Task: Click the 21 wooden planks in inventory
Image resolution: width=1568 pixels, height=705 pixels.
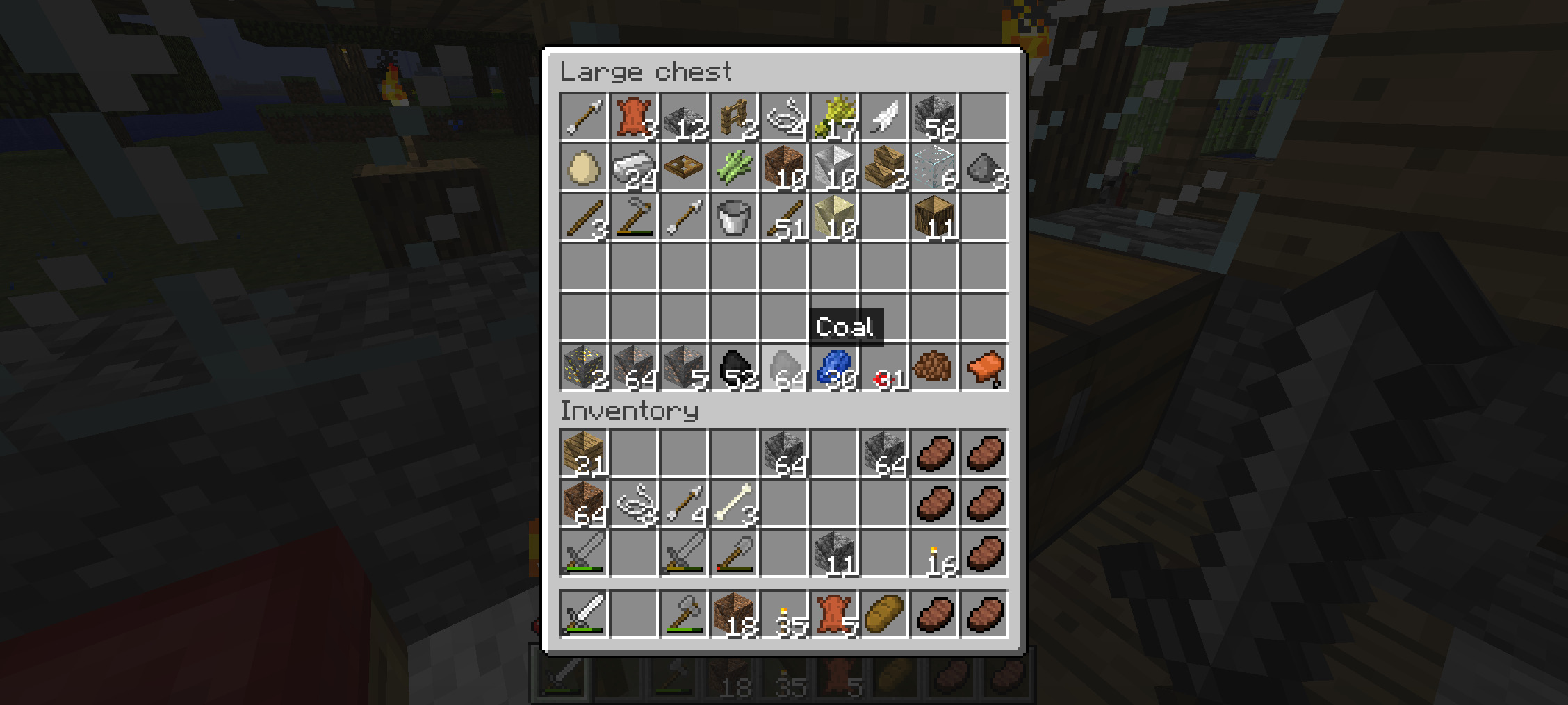Action: tap(584, 454)
